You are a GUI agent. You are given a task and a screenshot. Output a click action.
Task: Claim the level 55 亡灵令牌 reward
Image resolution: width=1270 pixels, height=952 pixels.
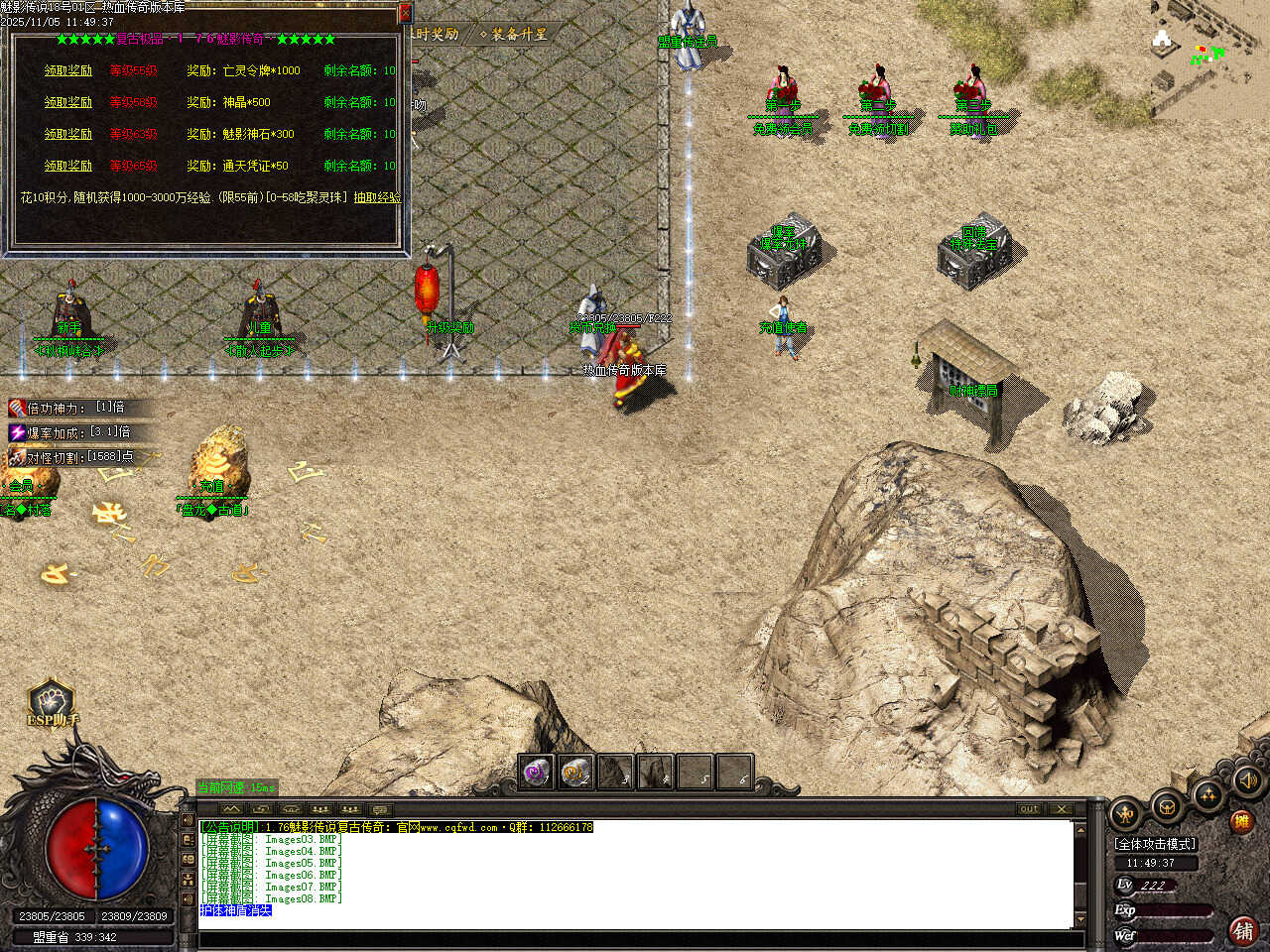pos(67,70)
